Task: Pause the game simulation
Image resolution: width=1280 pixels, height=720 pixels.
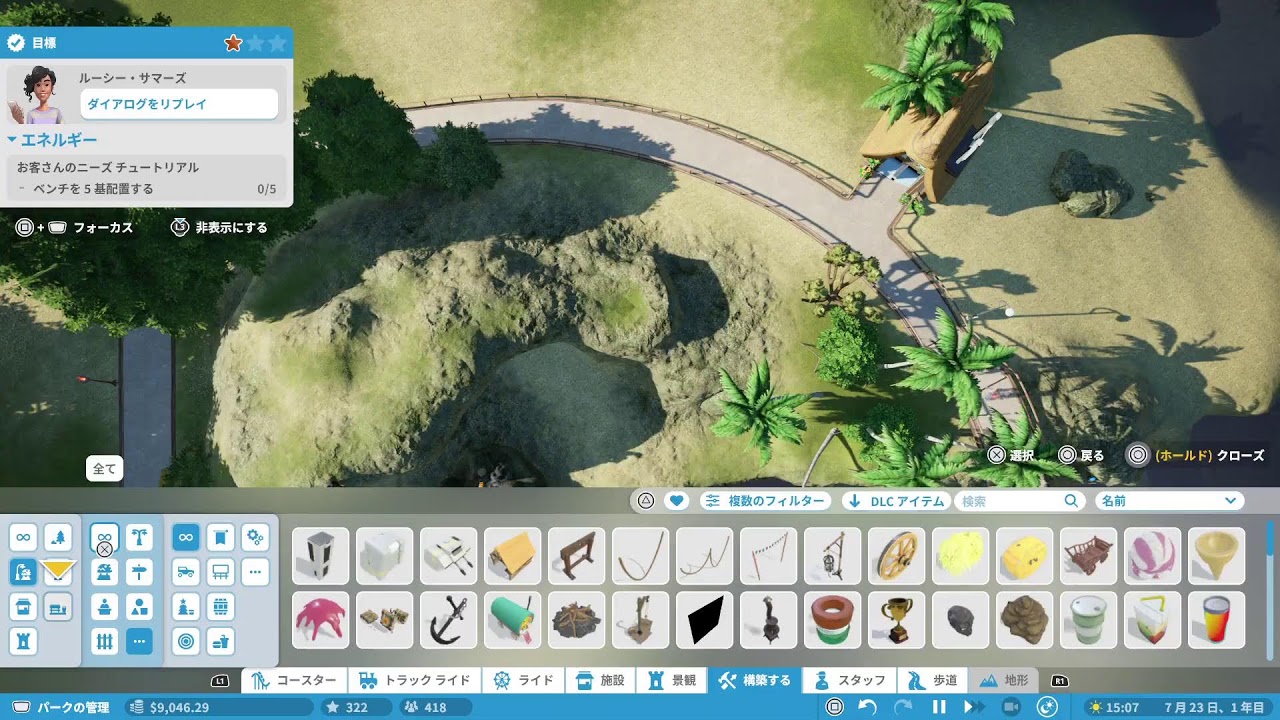Action: click(939, 707)
